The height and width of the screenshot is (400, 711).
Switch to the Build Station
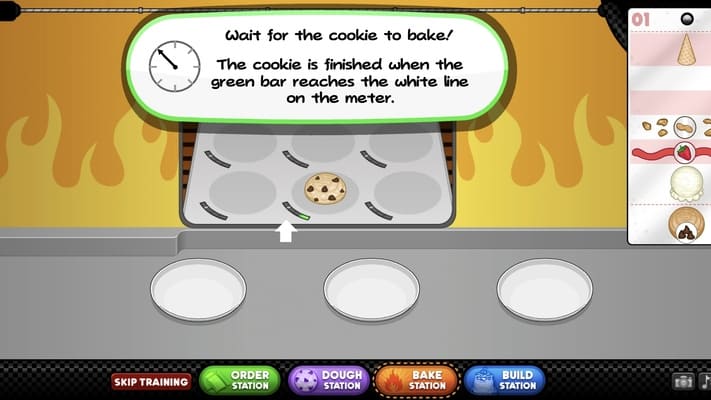pos(504,381)
